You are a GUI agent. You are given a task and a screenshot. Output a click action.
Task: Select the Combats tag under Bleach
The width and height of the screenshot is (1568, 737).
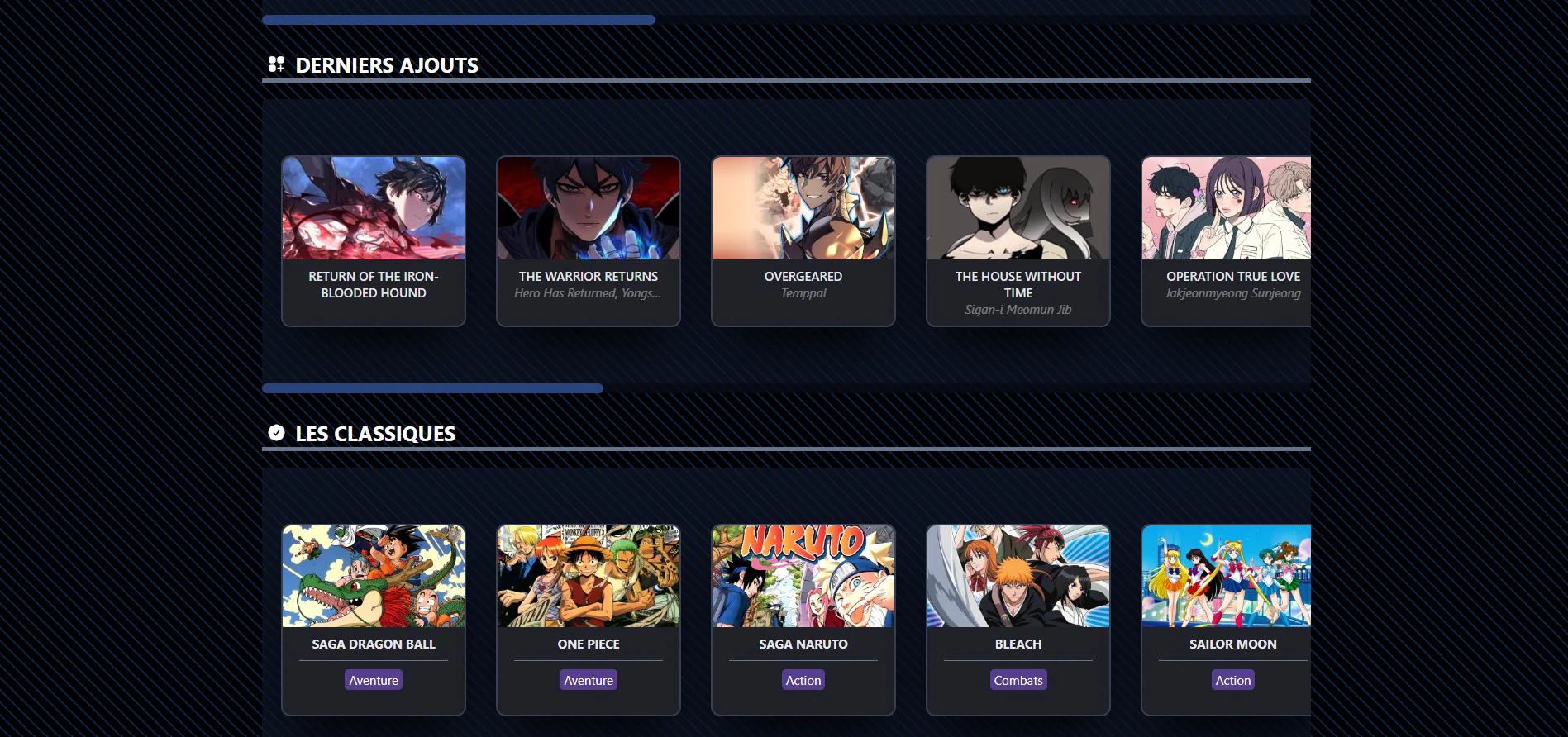click(x=1018, y=680)
